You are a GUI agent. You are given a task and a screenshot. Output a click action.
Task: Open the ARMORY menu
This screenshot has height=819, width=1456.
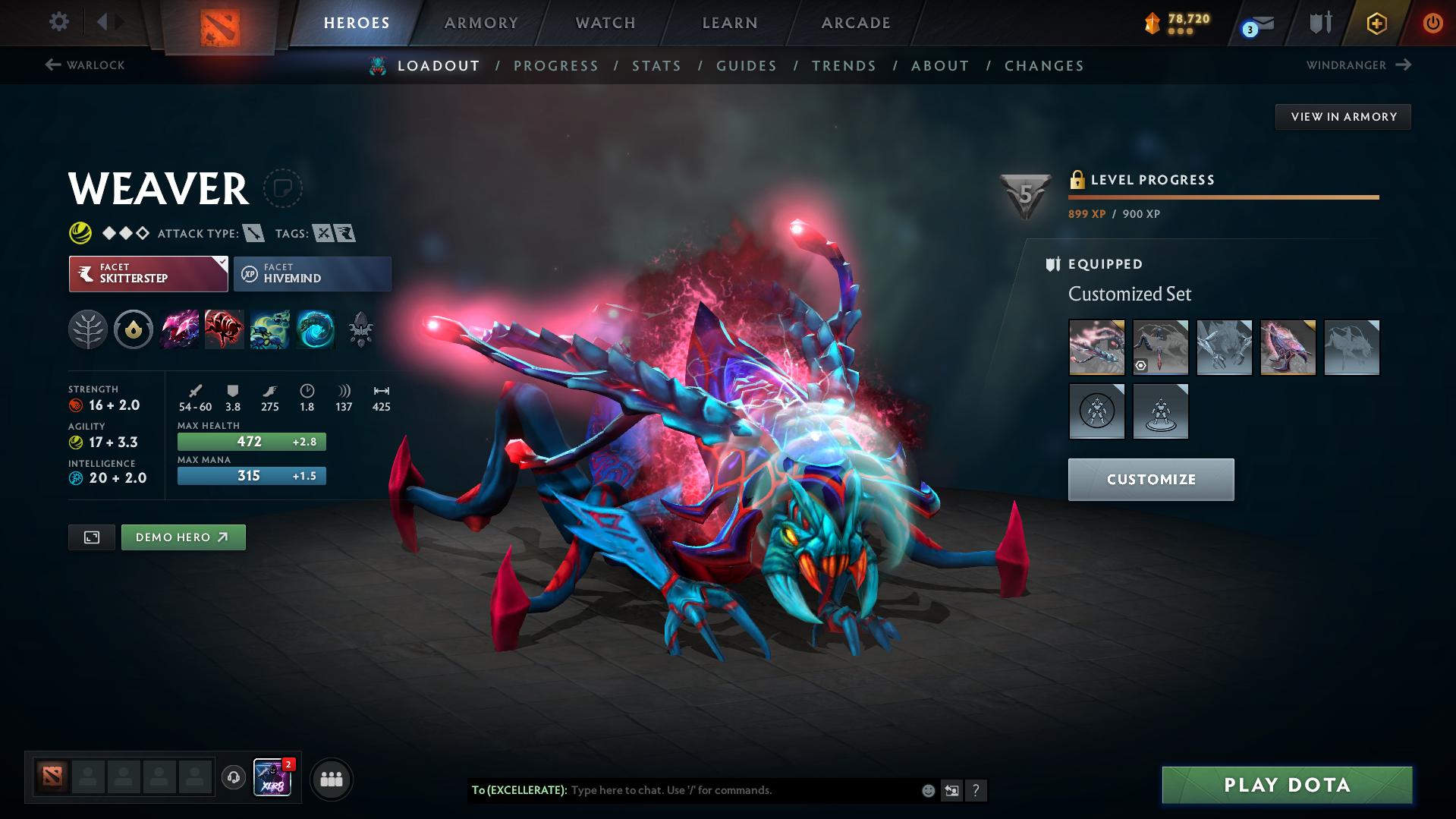(480, 22)
